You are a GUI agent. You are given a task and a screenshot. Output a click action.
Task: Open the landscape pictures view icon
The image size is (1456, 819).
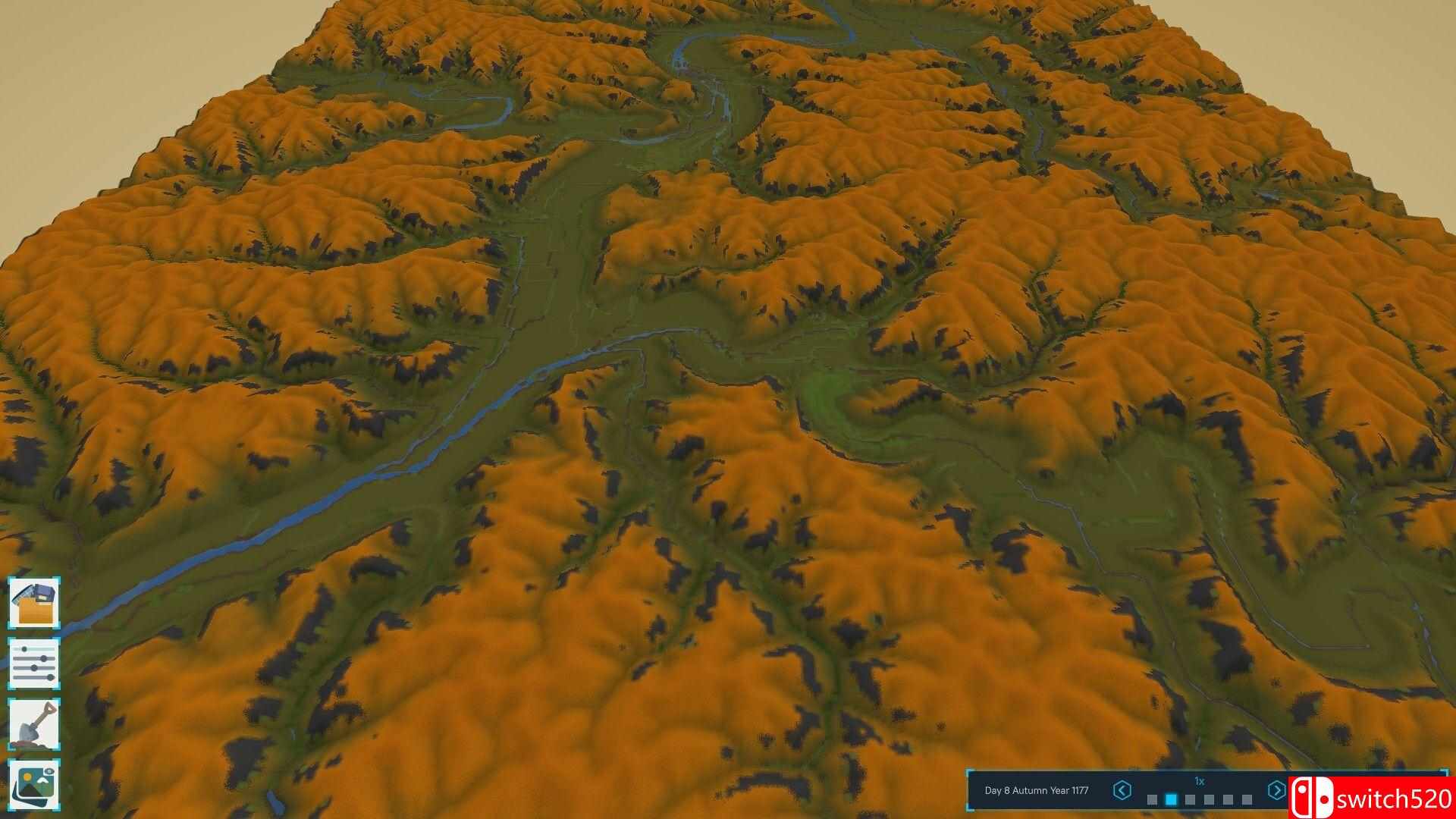point(34,785)
